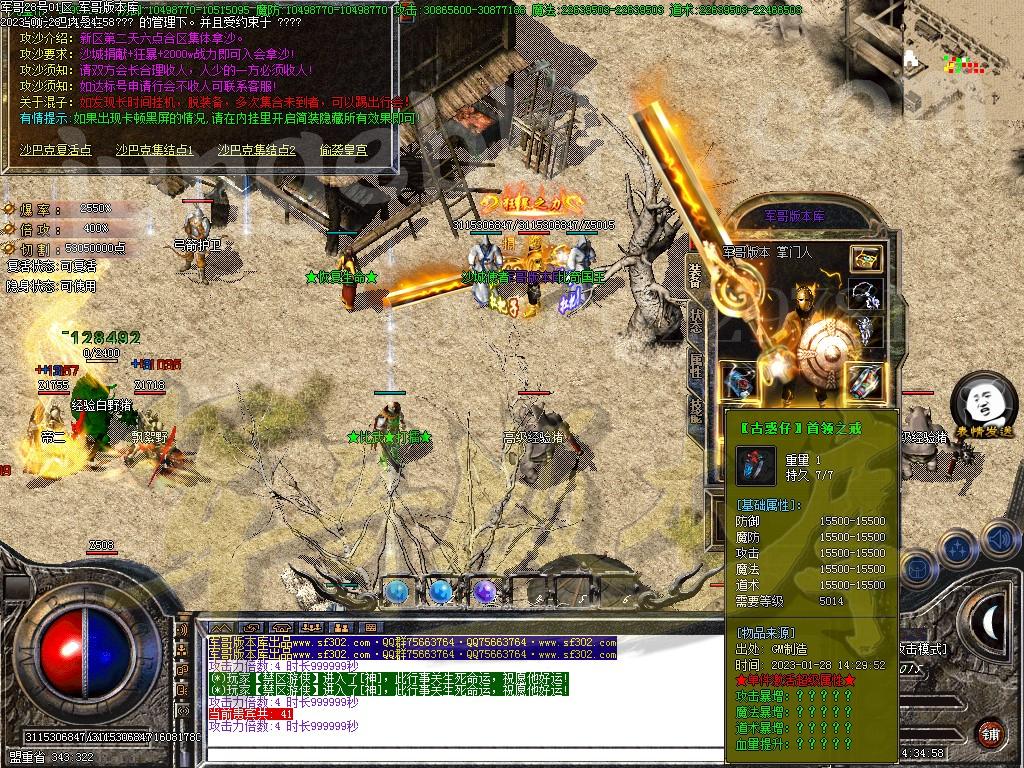
Task: Choose the 沙巴克集结点2 link
Action: [257, 150]
